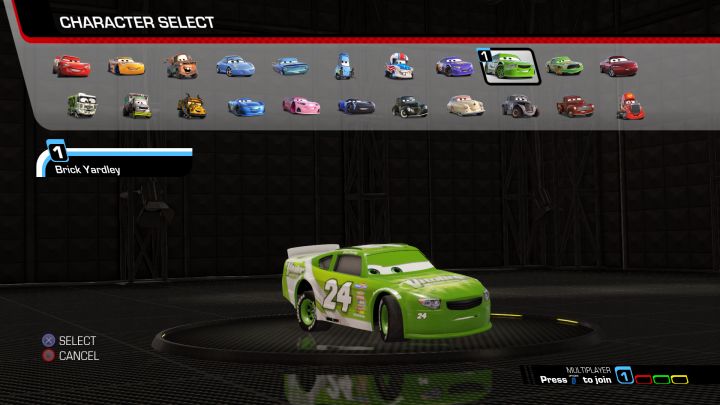Select the white and green truck

tap(82, 104)
